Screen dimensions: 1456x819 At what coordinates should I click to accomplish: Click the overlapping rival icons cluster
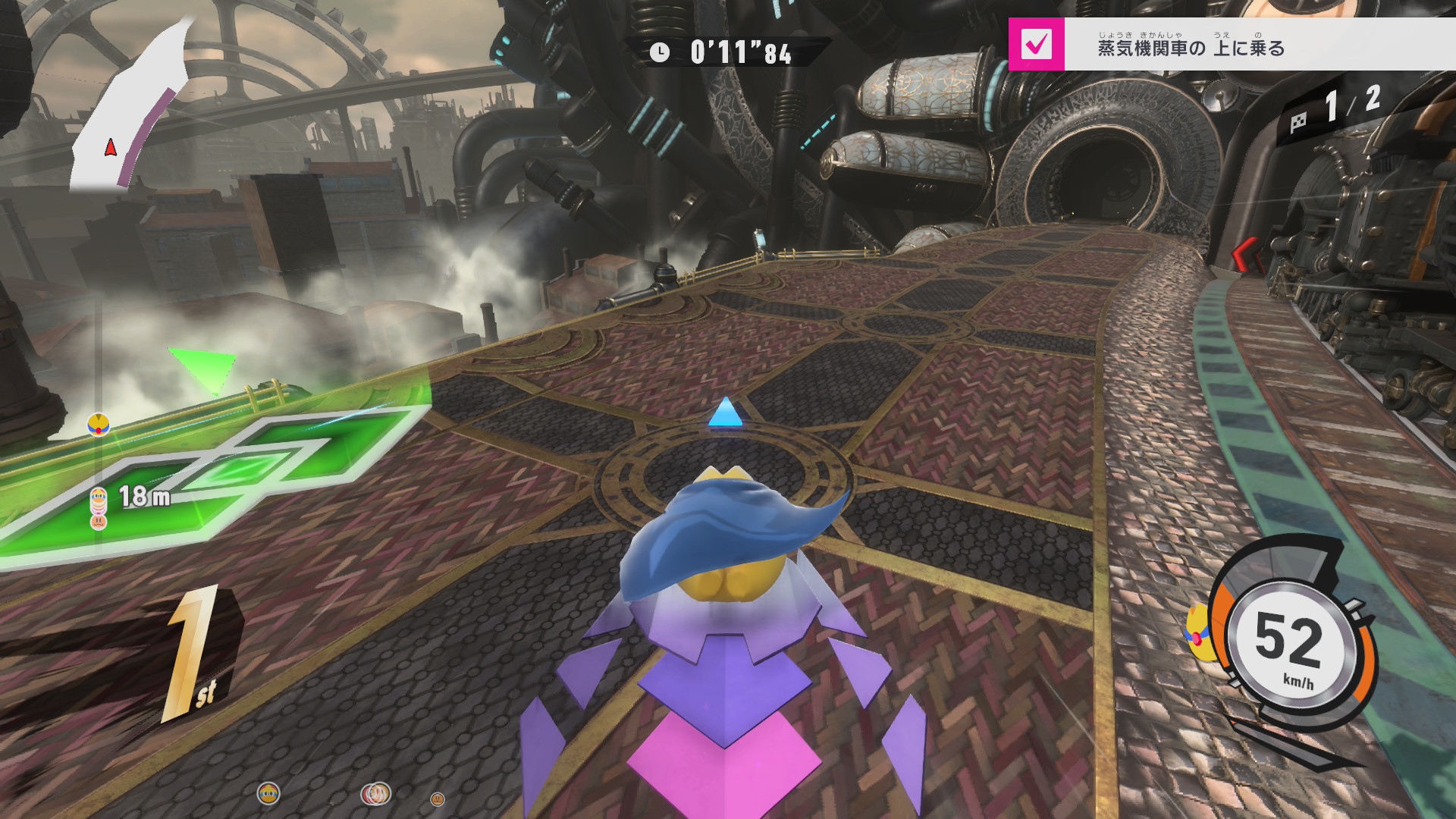pyautogui.click(x=376, y=793)
